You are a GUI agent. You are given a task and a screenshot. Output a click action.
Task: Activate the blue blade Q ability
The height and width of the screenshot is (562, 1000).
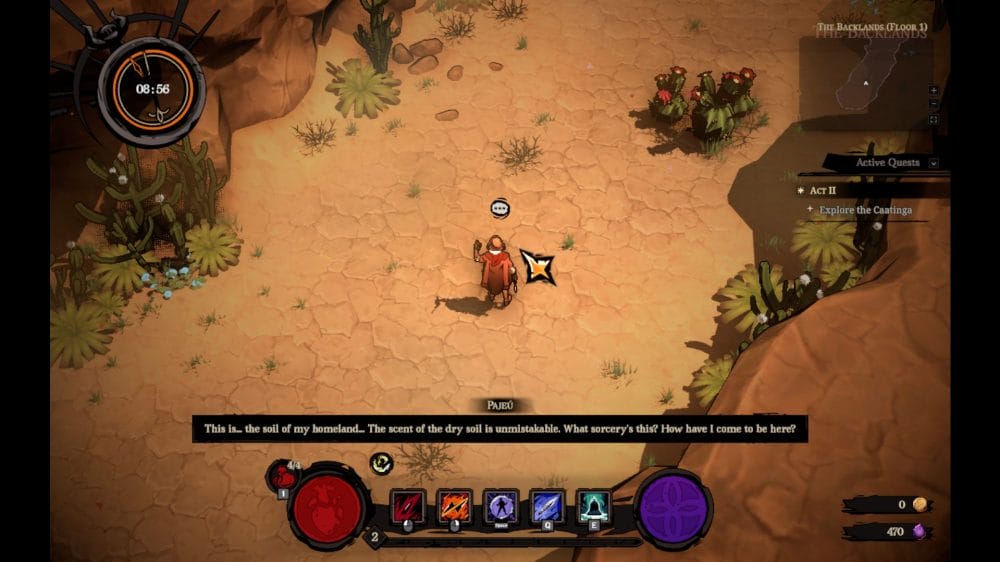point(547,506)
